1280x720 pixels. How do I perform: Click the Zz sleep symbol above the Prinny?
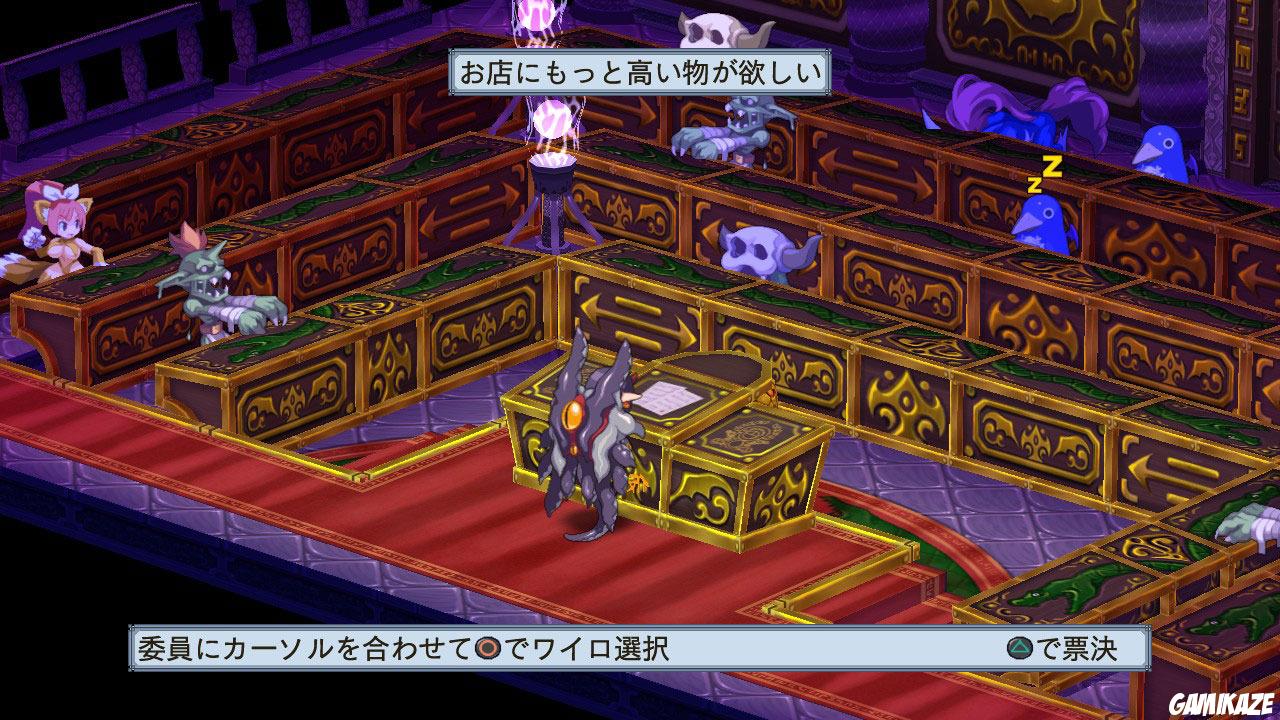pos(1042,173)
